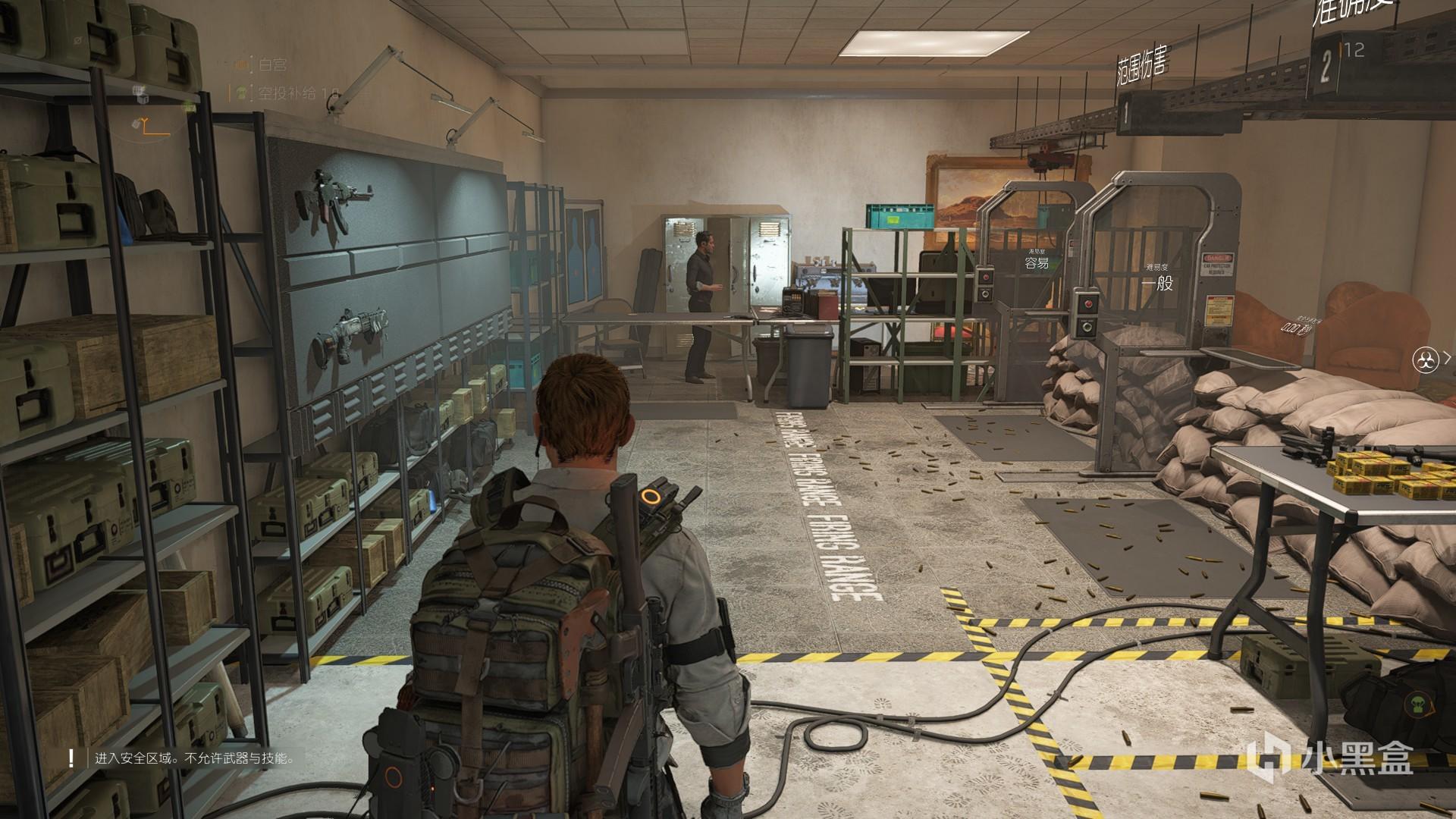Select the 白宫 White House objective entry
Screen dimensions: 1456x819
(x=271, y=66)
